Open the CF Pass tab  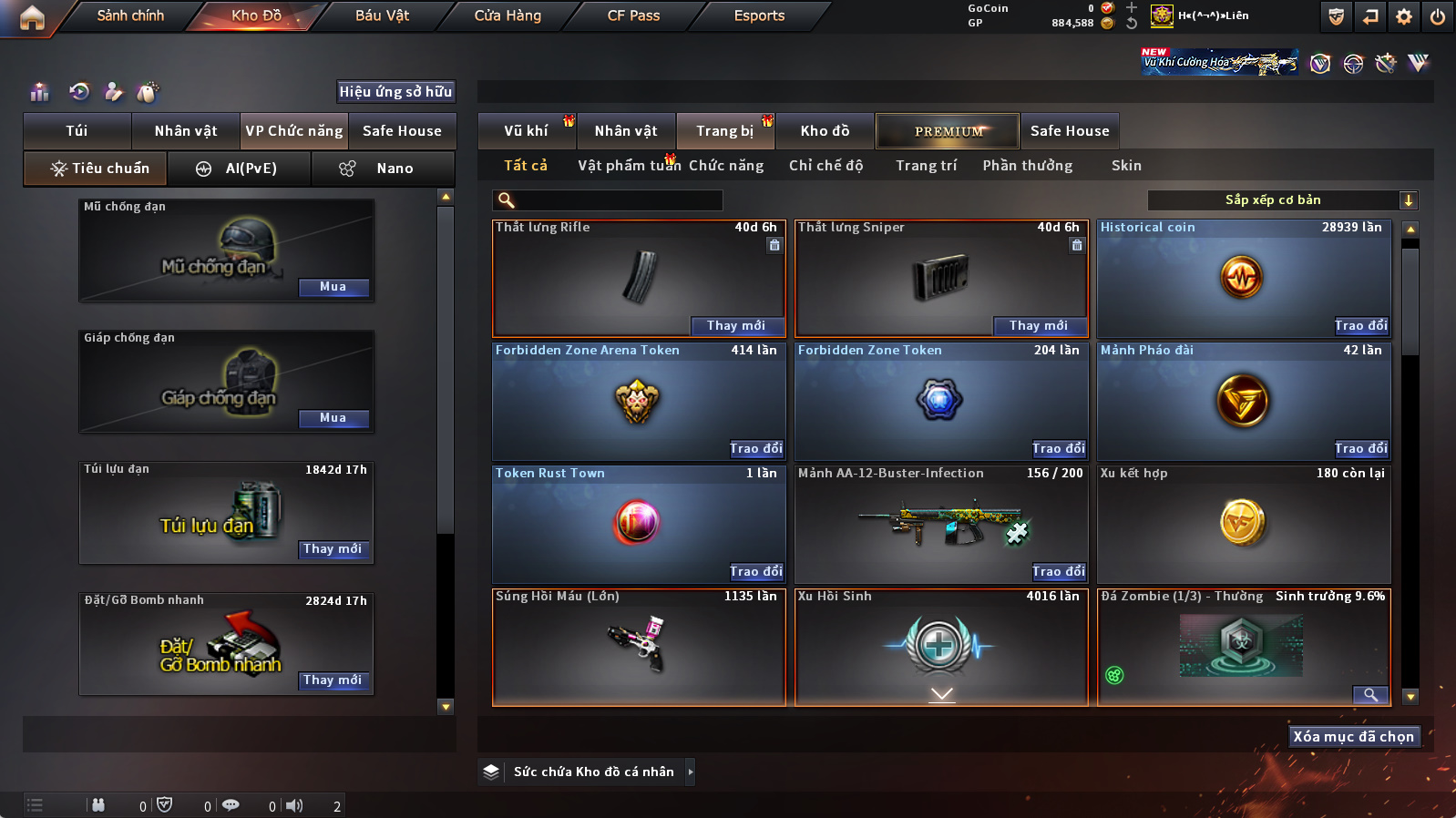click(633, 15)
